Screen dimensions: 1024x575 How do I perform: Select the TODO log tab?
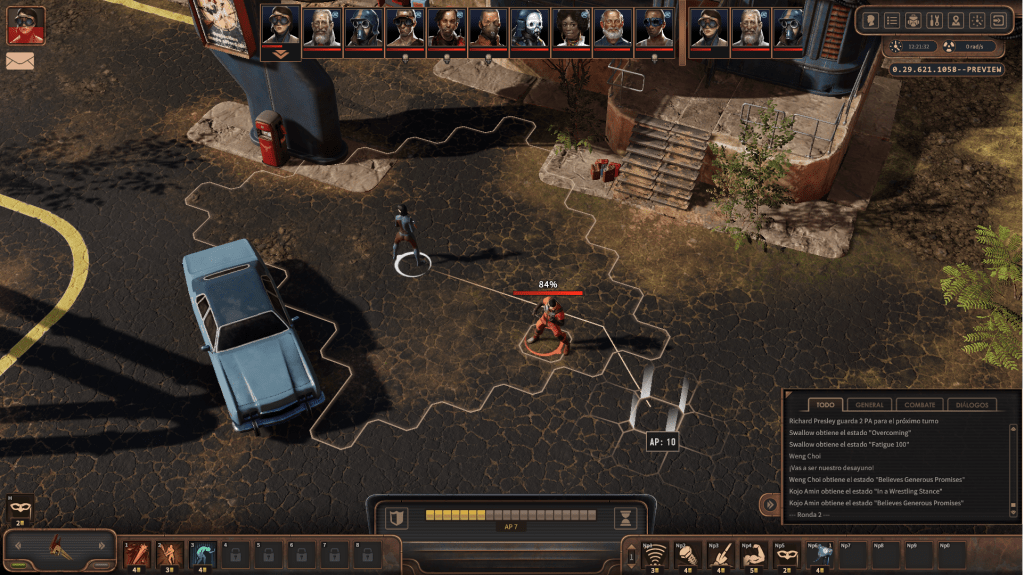tap(824, 404)
